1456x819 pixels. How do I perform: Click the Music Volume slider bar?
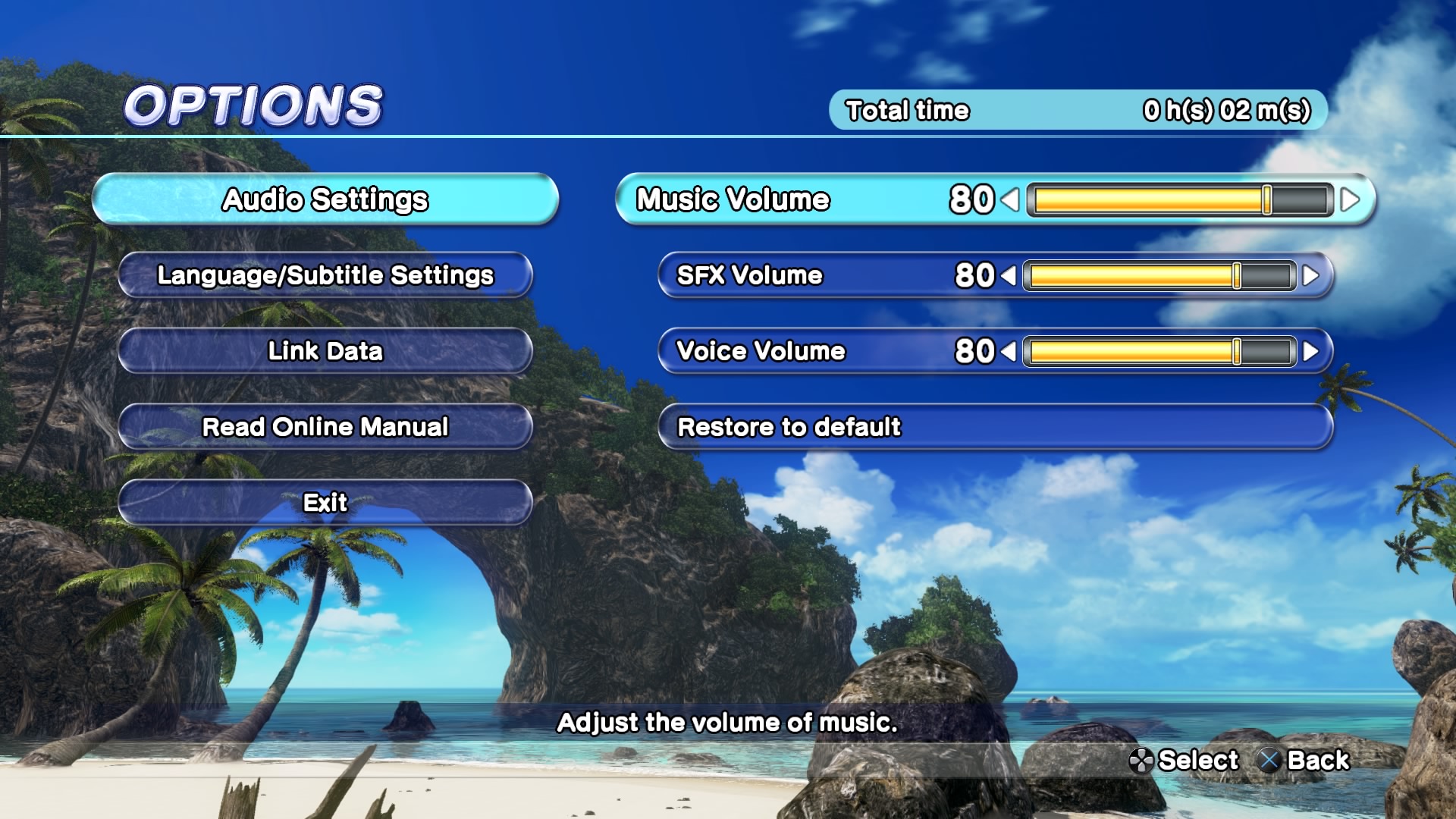(x=1180, y=200)
